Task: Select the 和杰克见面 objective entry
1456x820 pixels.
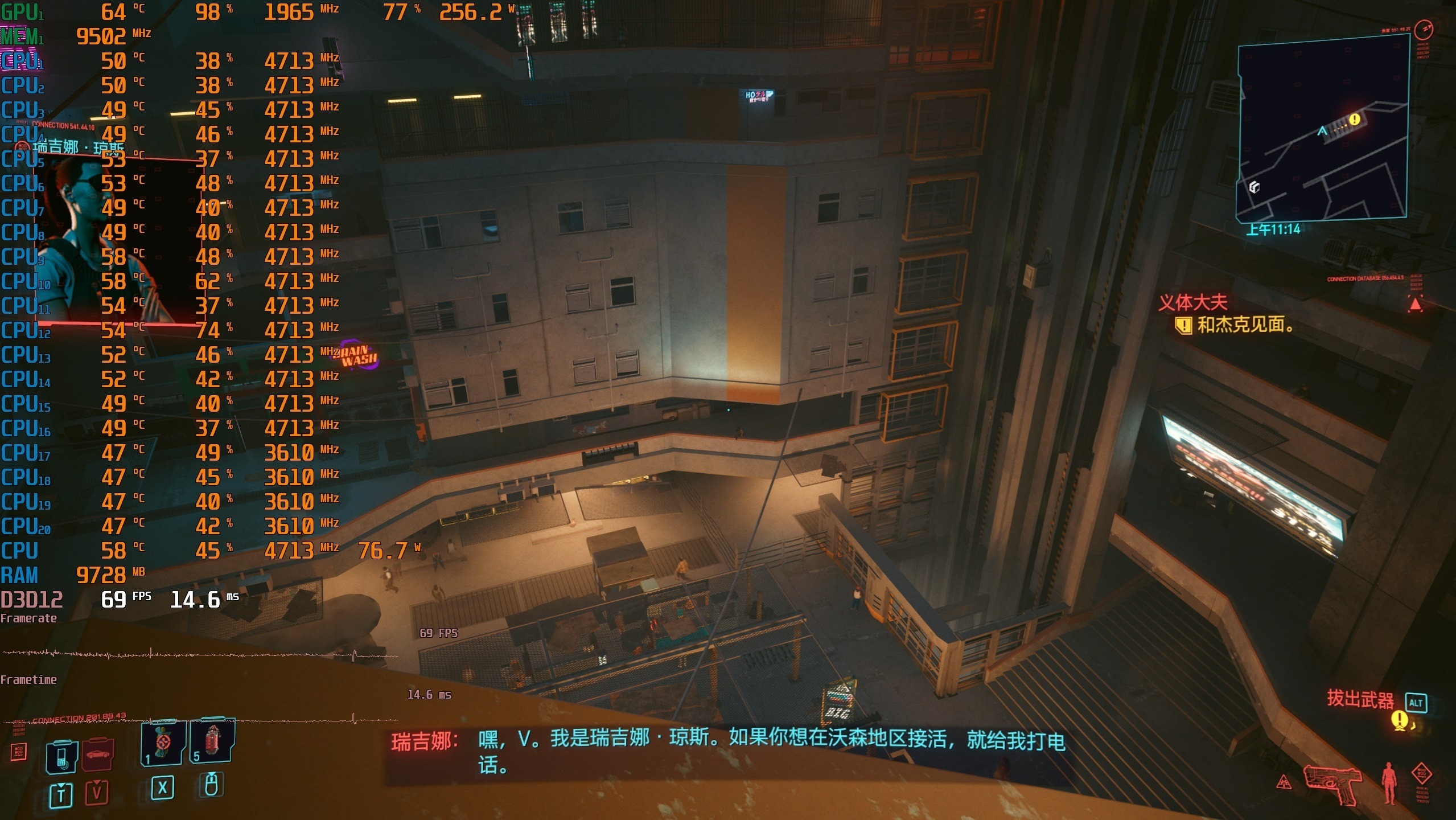Action: [1244, 325]
